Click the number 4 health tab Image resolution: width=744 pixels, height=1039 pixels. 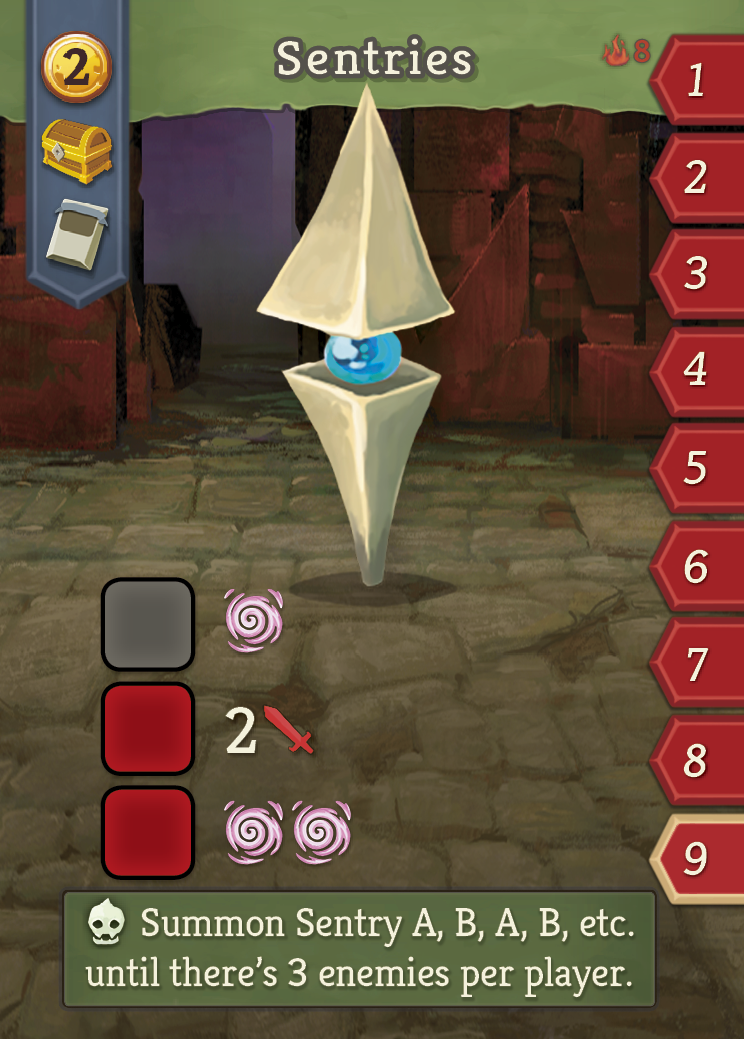[697, 371]
